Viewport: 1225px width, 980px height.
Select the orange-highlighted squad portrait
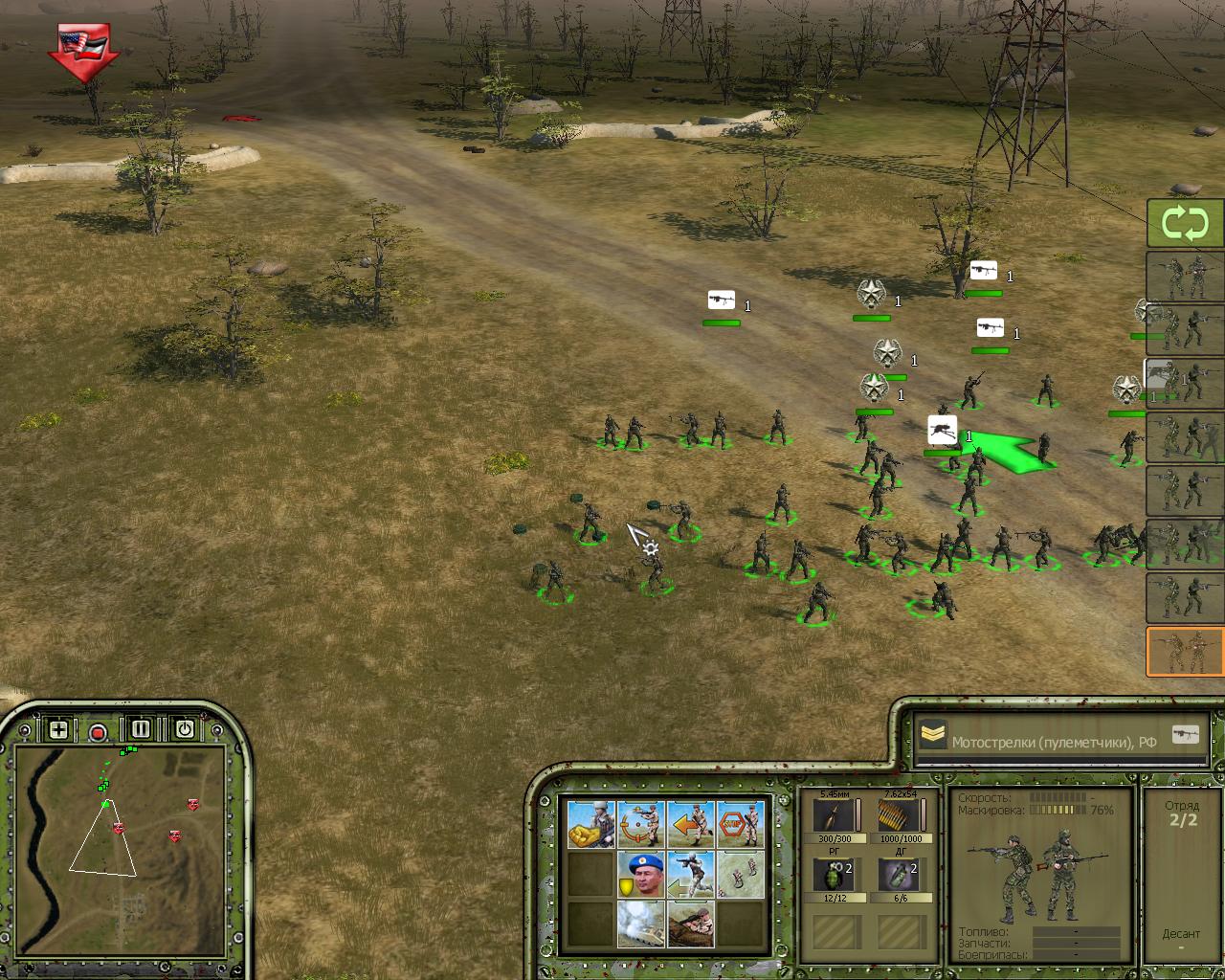(x=1185, y=652)
